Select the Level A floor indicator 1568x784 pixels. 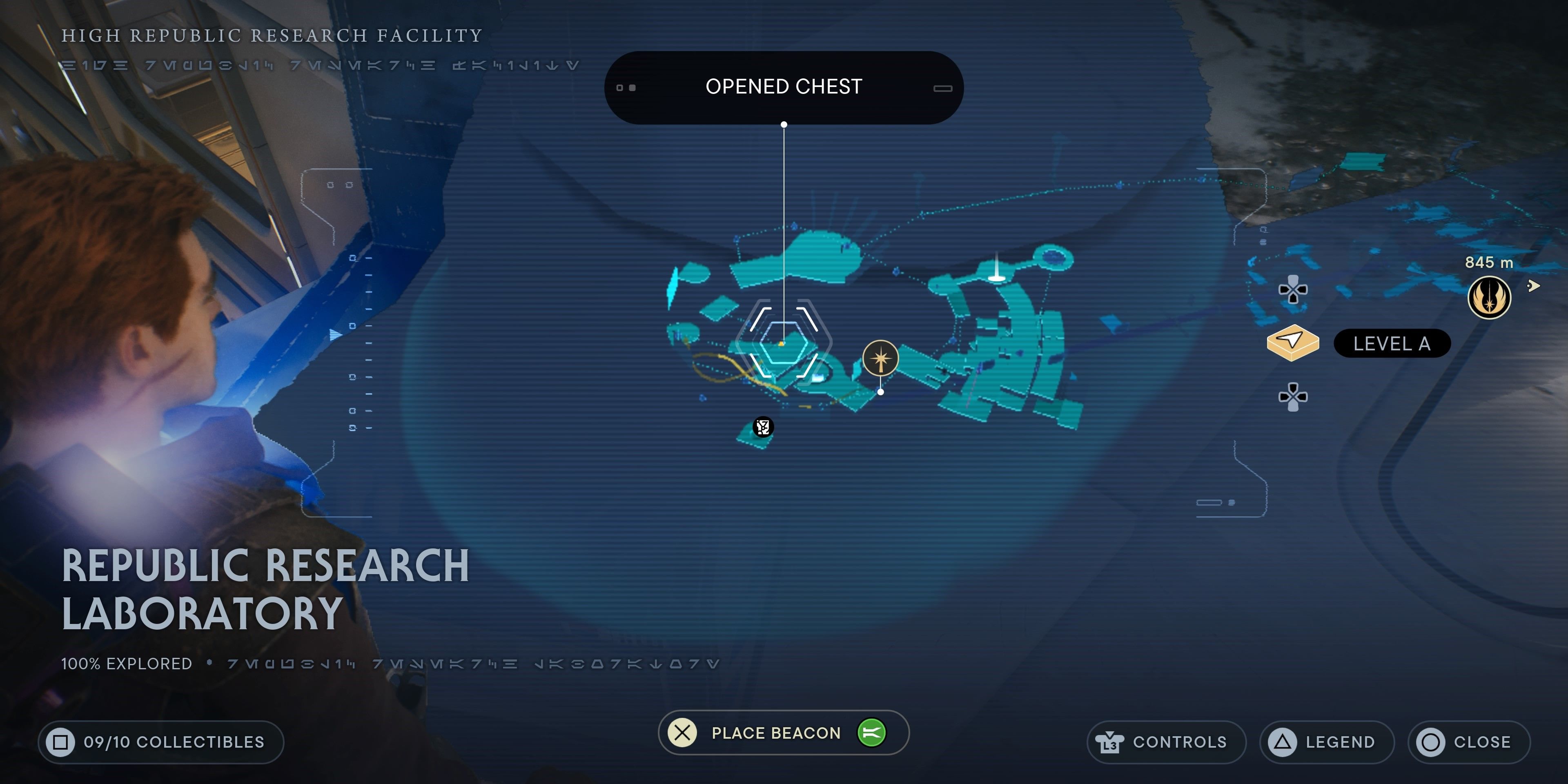(x=1391, y=344)
